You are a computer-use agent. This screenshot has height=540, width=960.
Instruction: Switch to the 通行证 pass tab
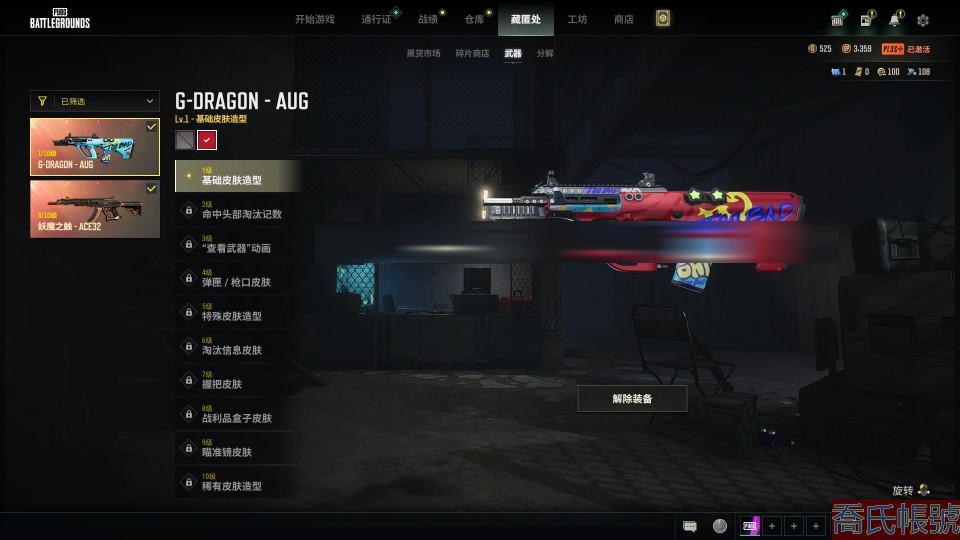click(376, 19)
